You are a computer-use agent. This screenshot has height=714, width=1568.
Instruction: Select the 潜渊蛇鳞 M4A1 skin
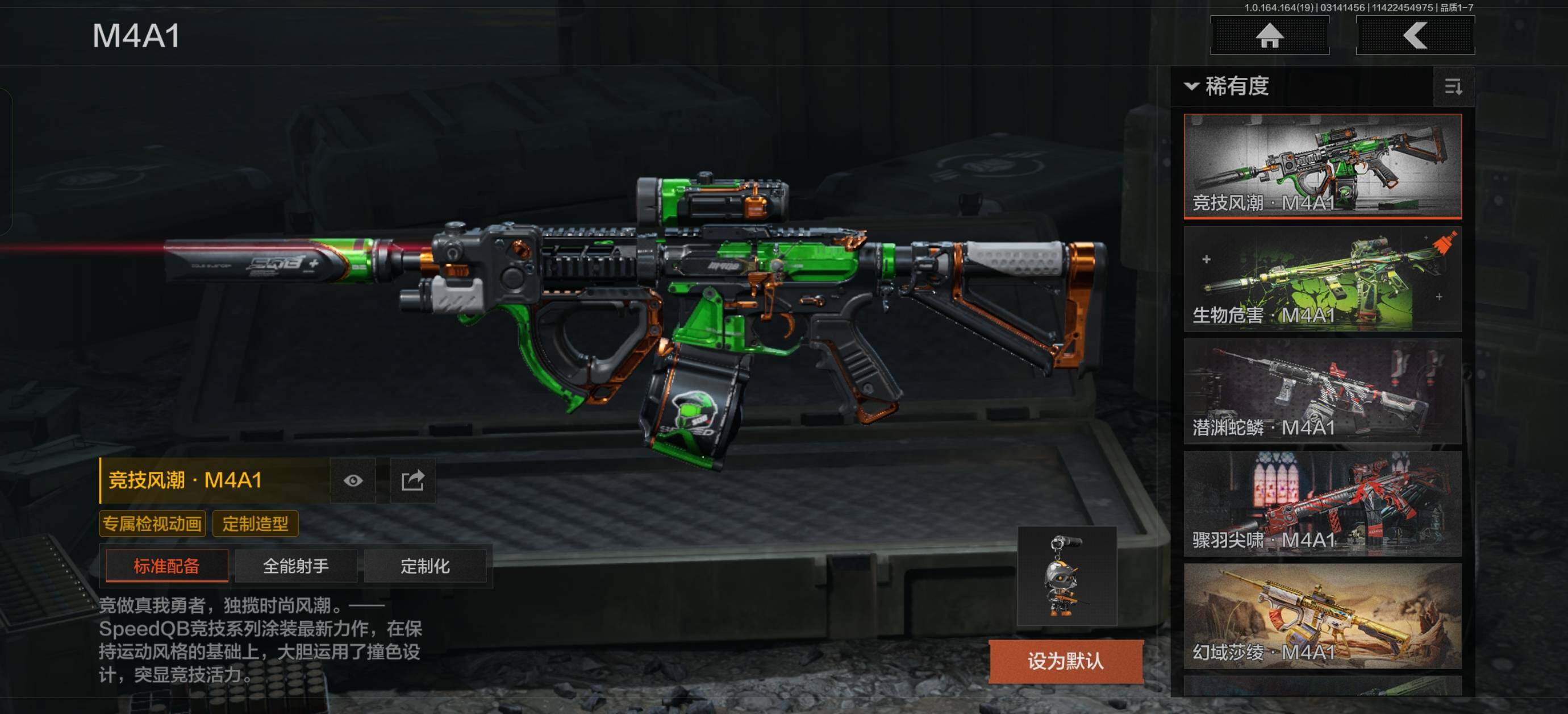point(1322,391)
